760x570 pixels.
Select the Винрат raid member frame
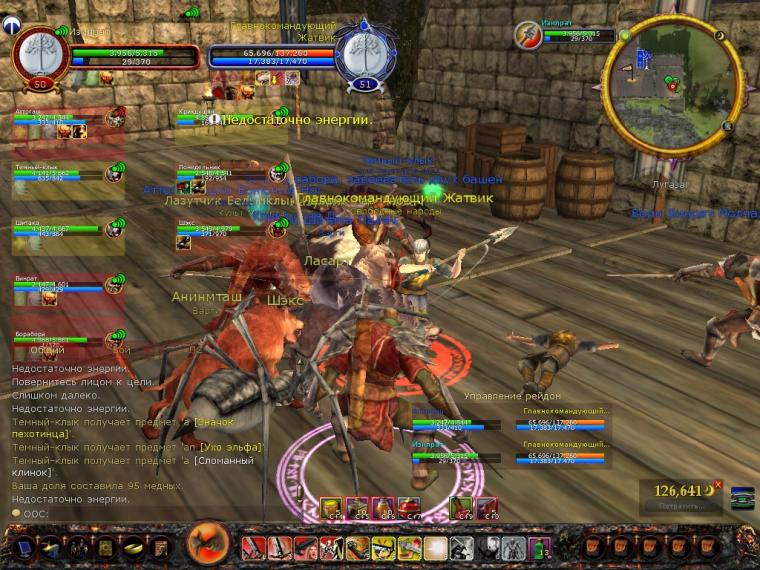(60, 286)
